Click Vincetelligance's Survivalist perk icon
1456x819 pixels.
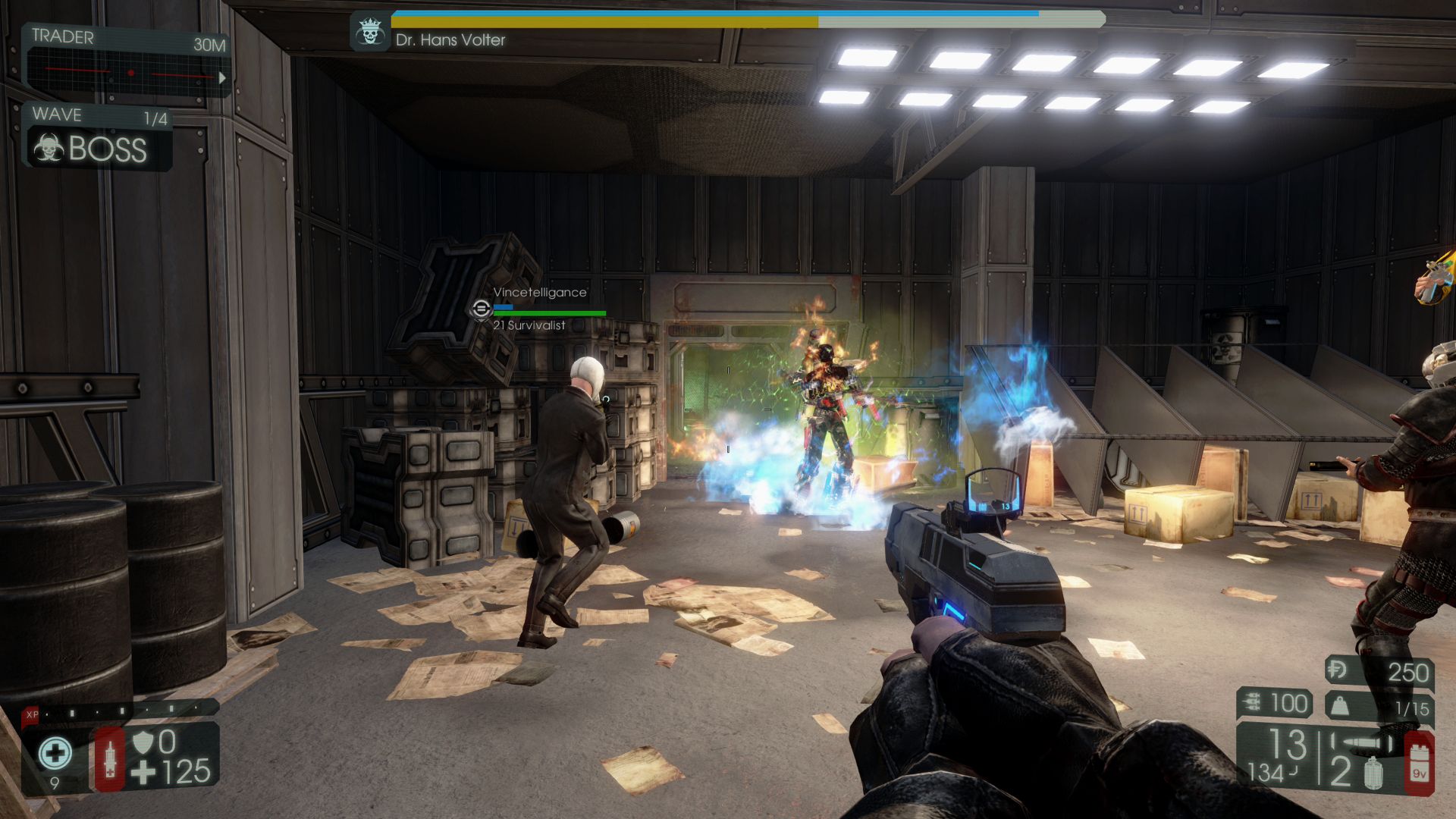pyautogui.click(x=481, y=309)
